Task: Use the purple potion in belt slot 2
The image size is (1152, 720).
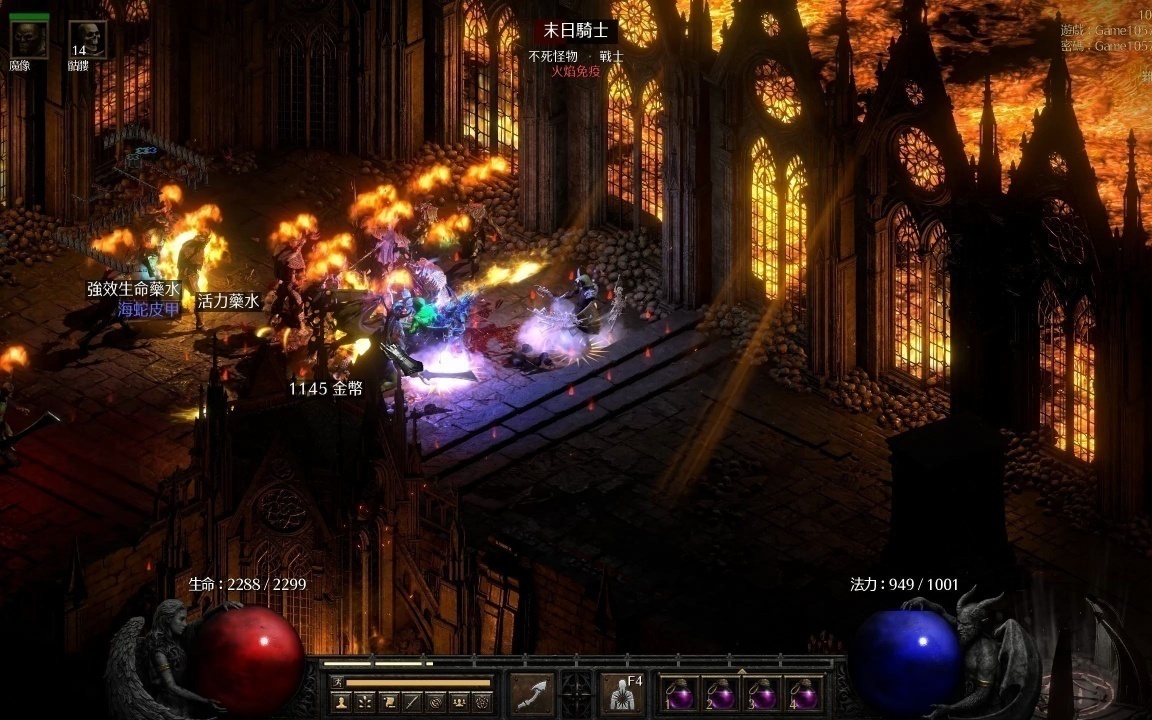Action: 722,694
